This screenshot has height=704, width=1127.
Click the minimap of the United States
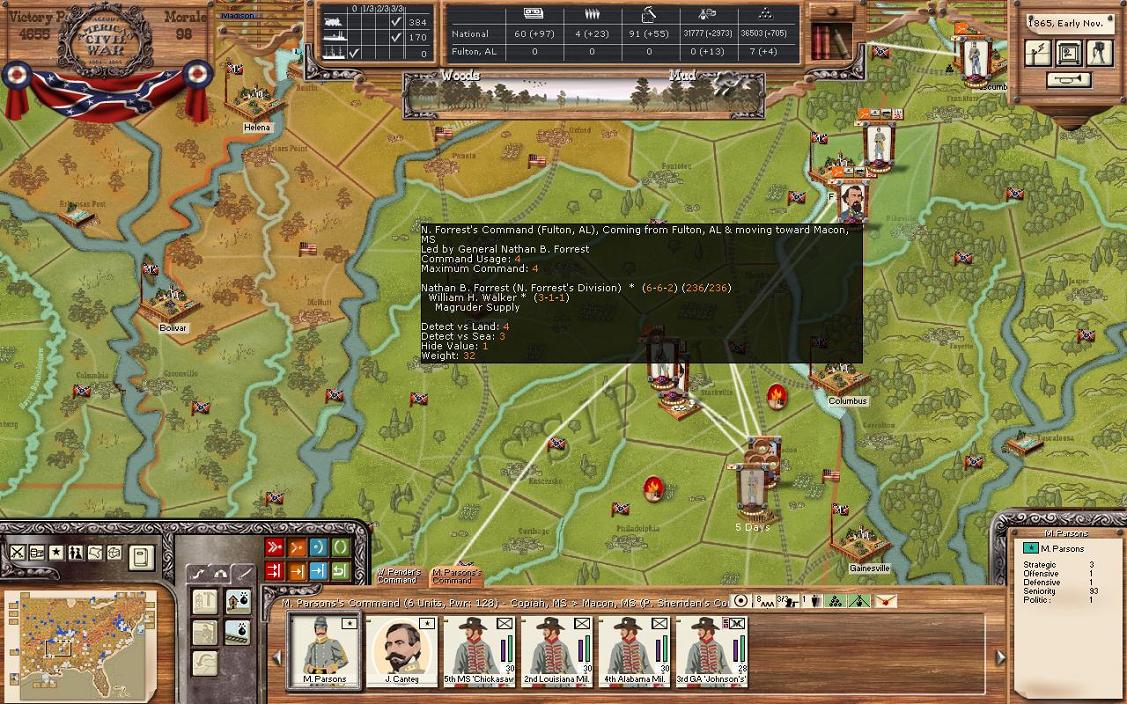click(80, 642)
